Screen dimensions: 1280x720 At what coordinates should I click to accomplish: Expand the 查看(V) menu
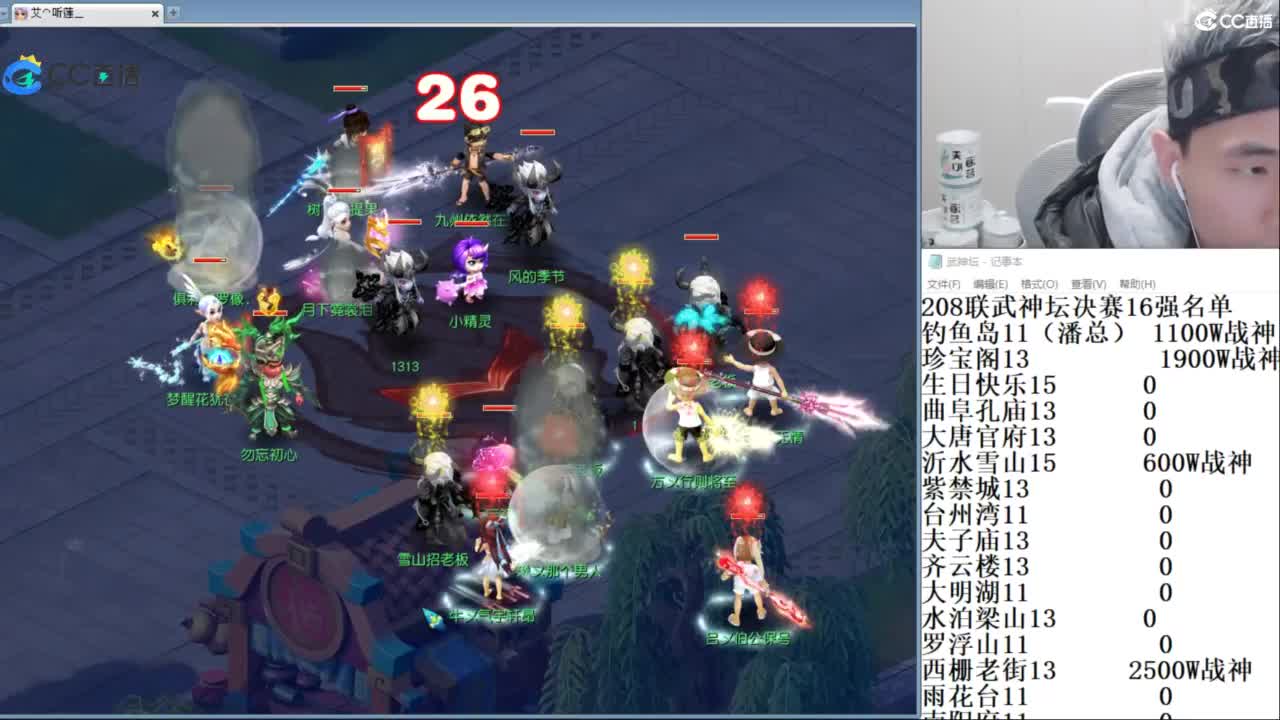point(1089,284)
